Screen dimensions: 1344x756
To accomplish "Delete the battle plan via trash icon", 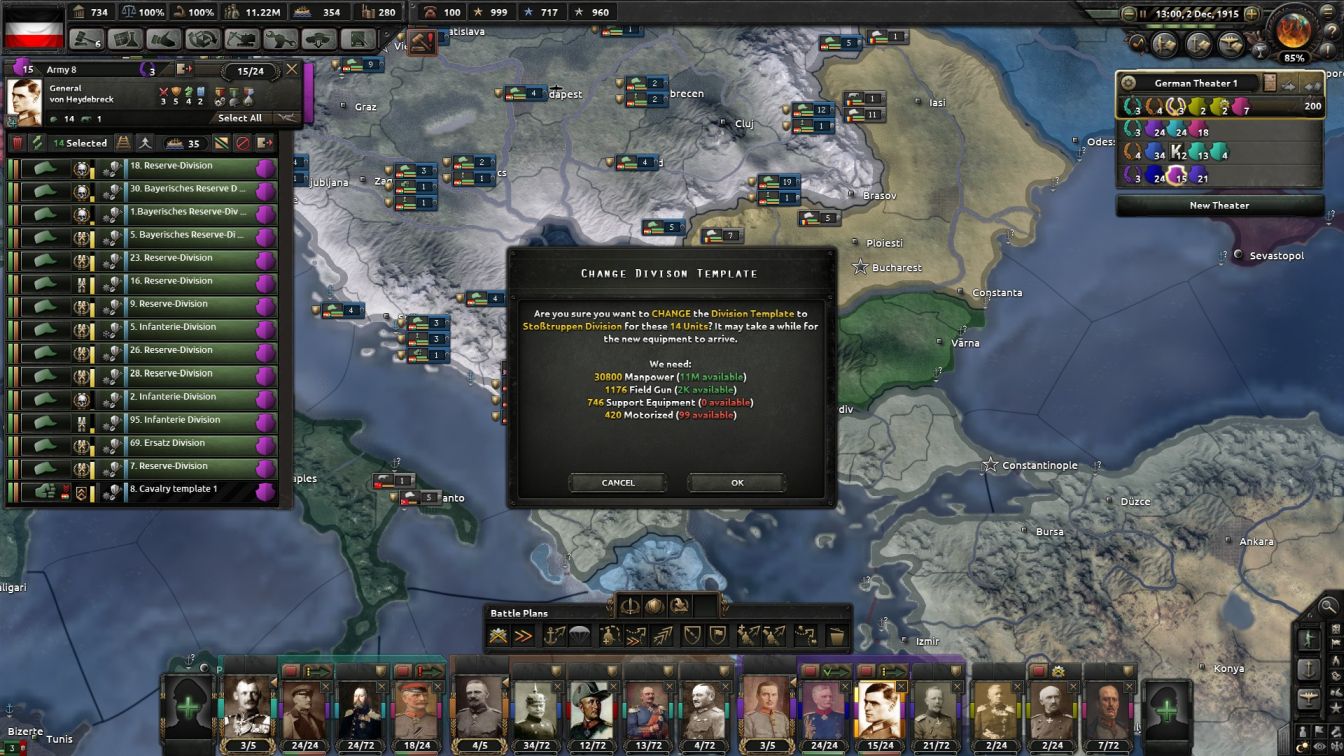I will (838, 634).
